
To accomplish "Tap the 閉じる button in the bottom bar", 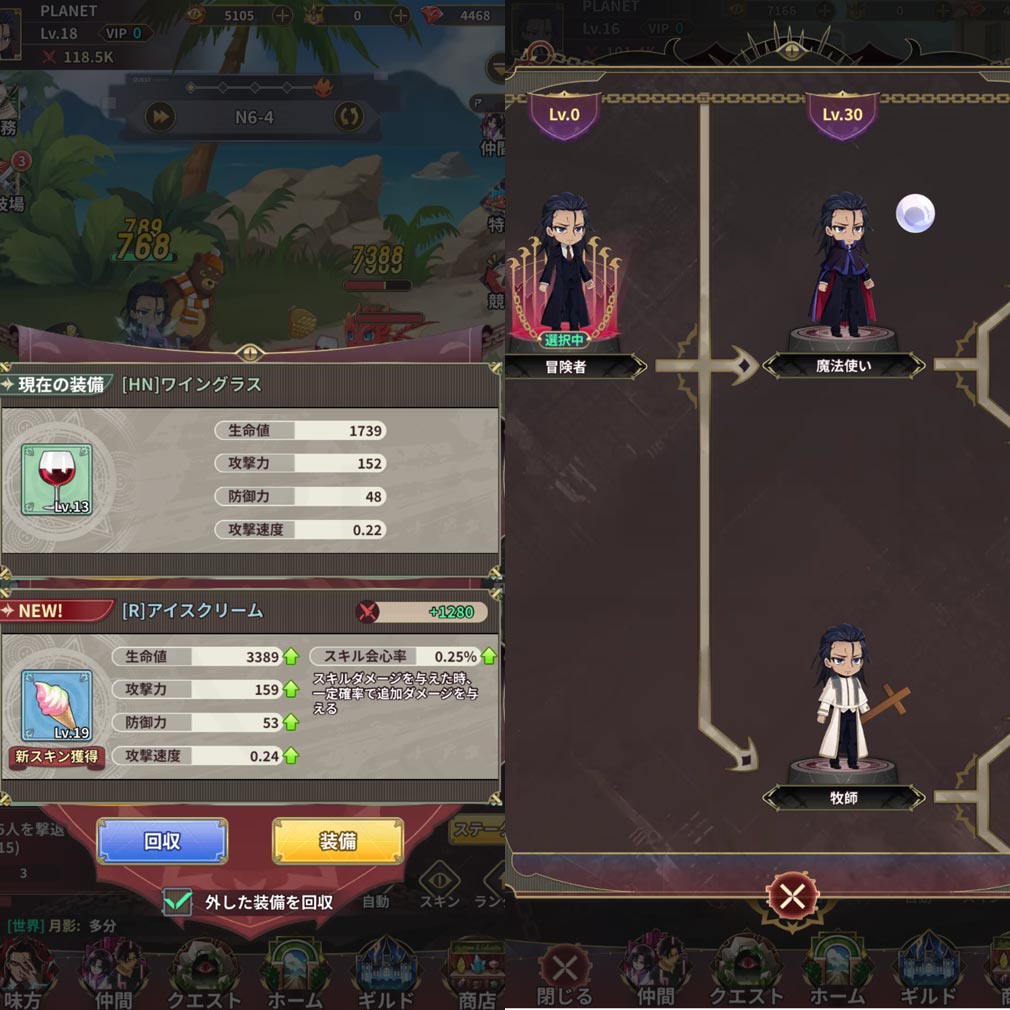I will click(564, 973).
